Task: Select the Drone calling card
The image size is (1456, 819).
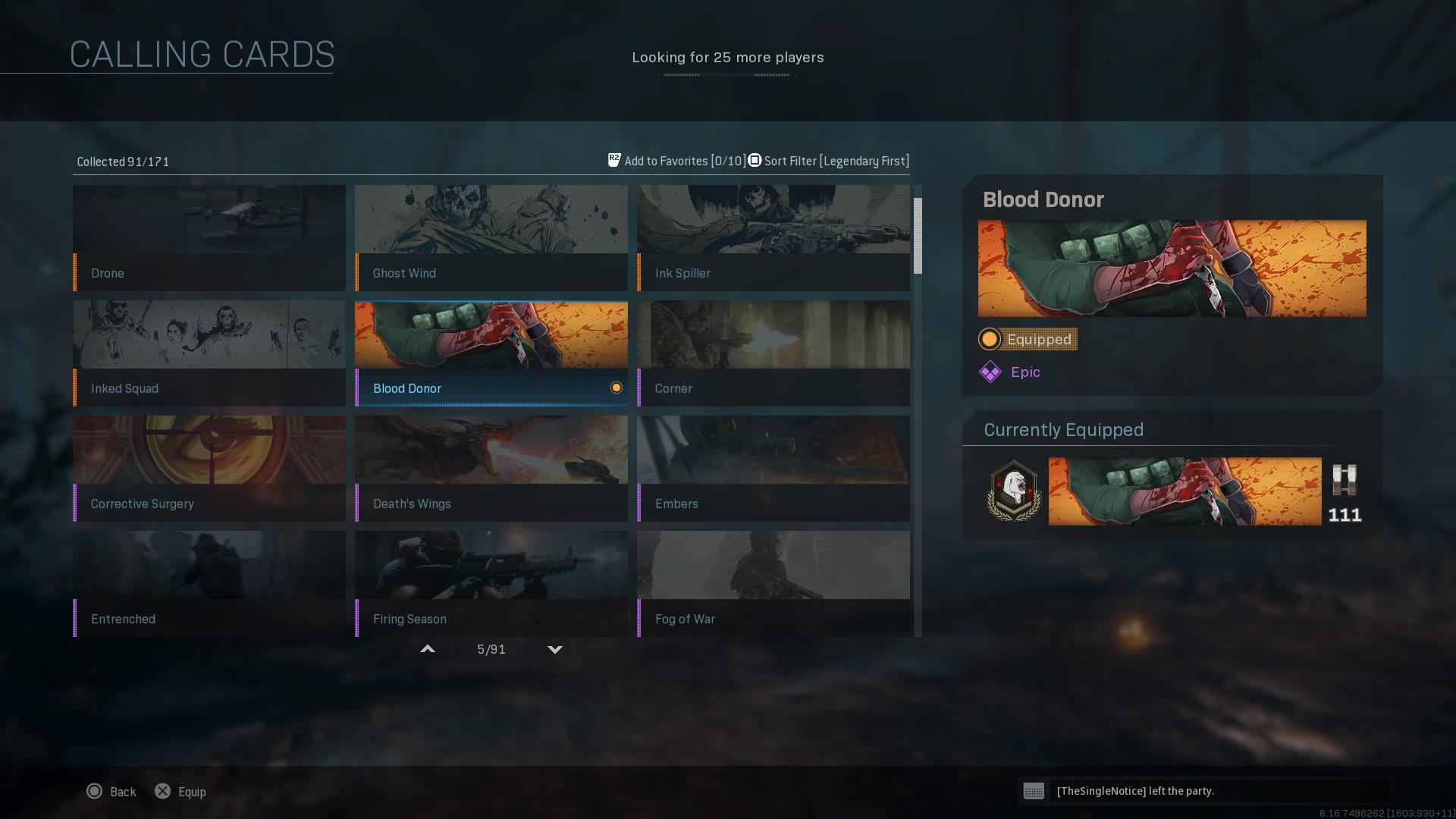Action: point(209,238)
